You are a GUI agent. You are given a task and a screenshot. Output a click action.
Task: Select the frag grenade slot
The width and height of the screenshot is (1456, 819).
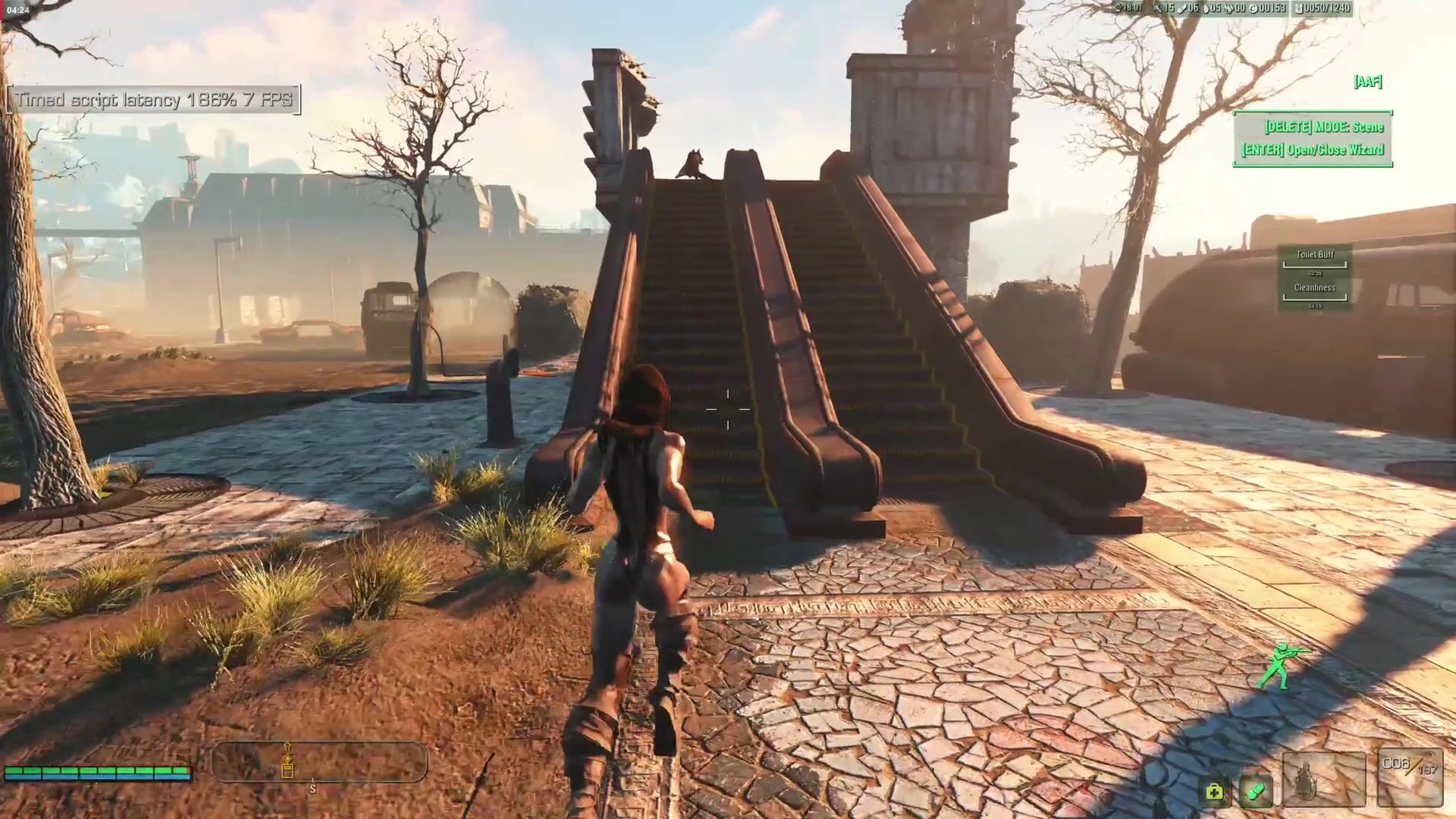pos(1323,780)
